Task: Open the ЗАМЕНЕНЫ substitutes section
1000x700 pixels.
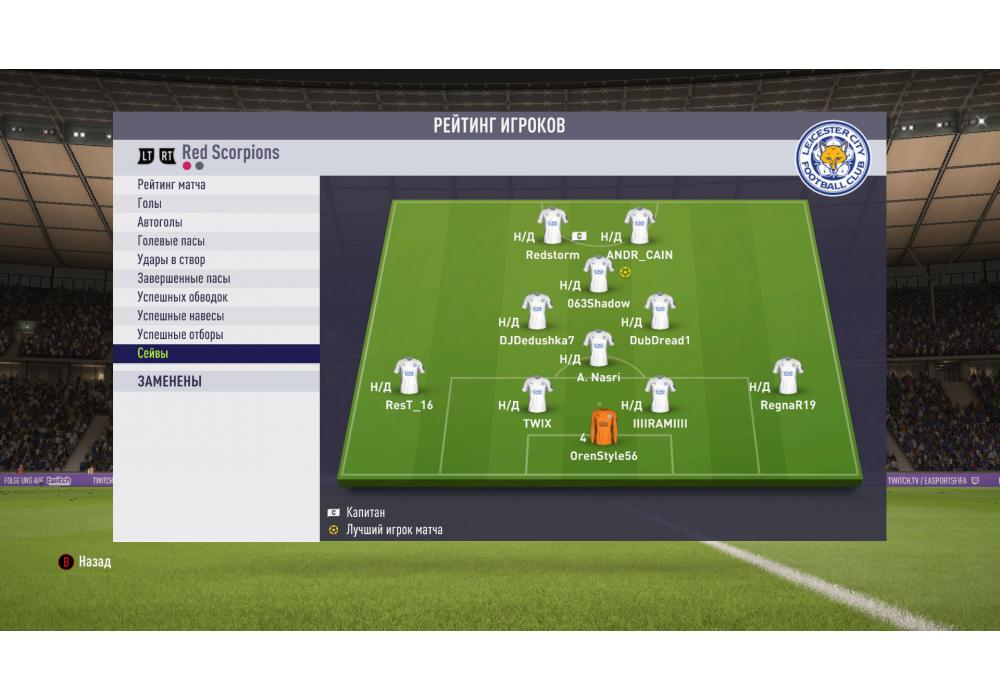Action: click(x=216, y=381)
